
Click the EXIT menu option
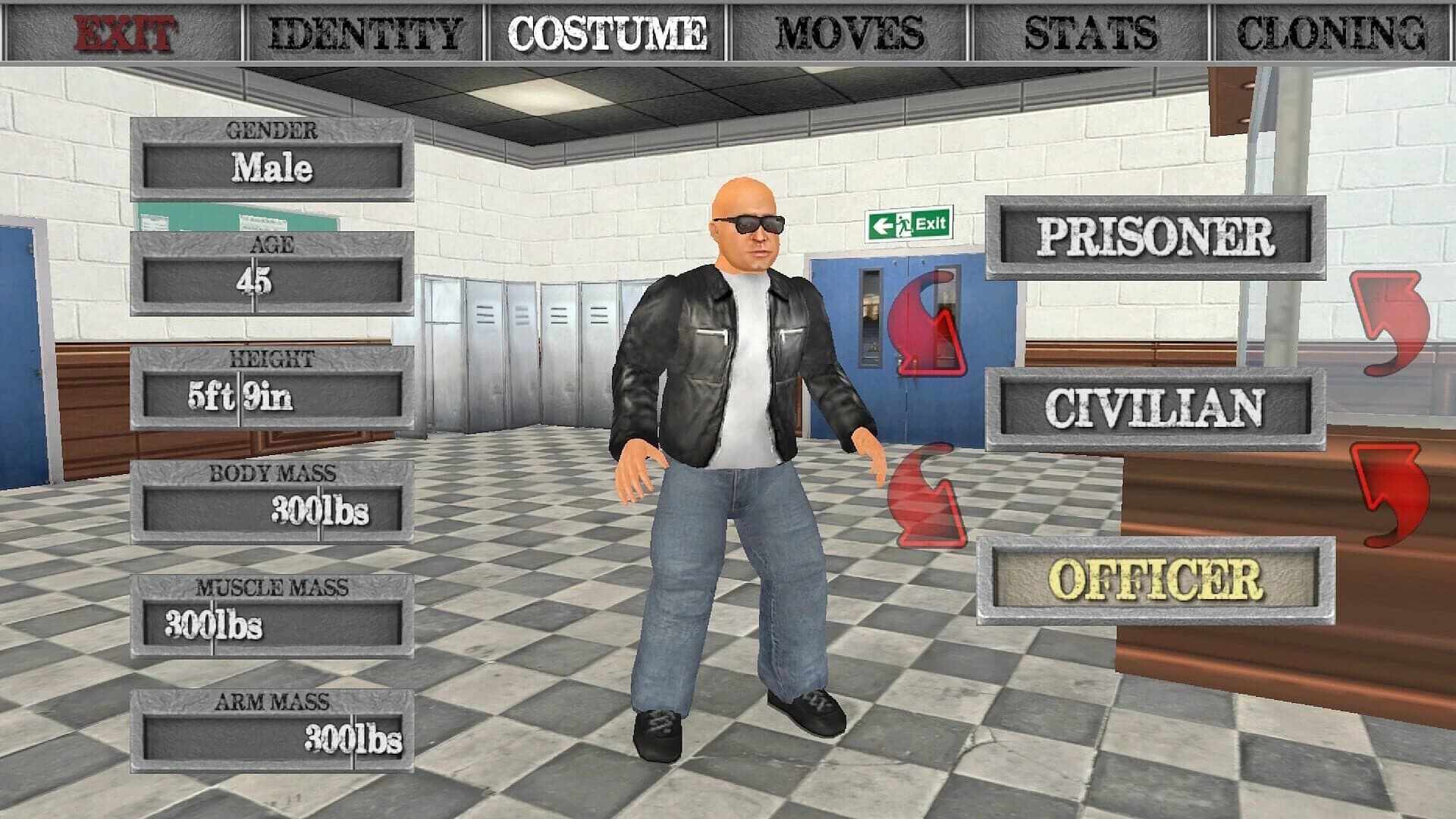point(125,30)
